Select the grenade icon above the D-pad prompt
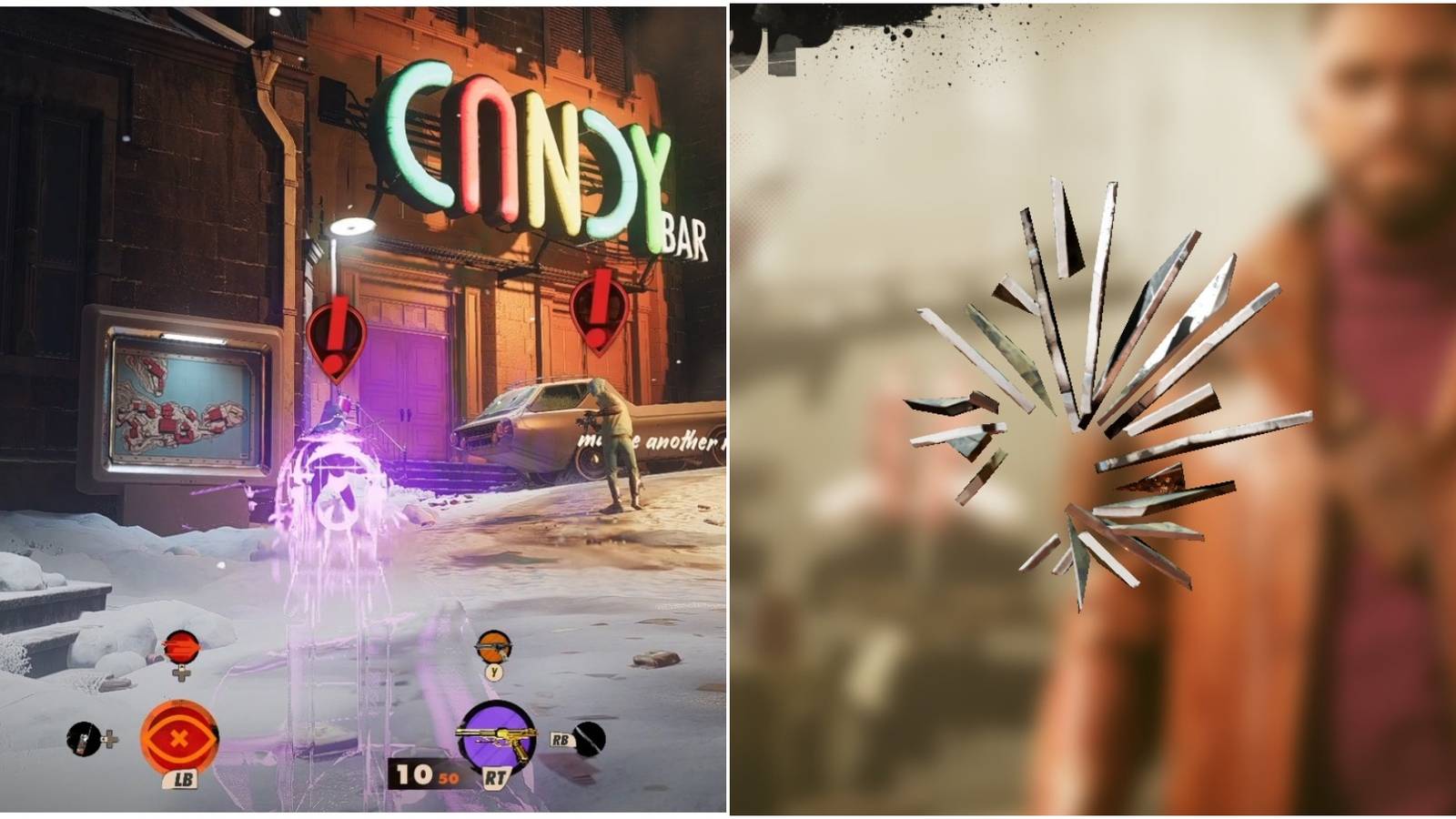This screenshot has width=1456, height=819. click(181, 645)
